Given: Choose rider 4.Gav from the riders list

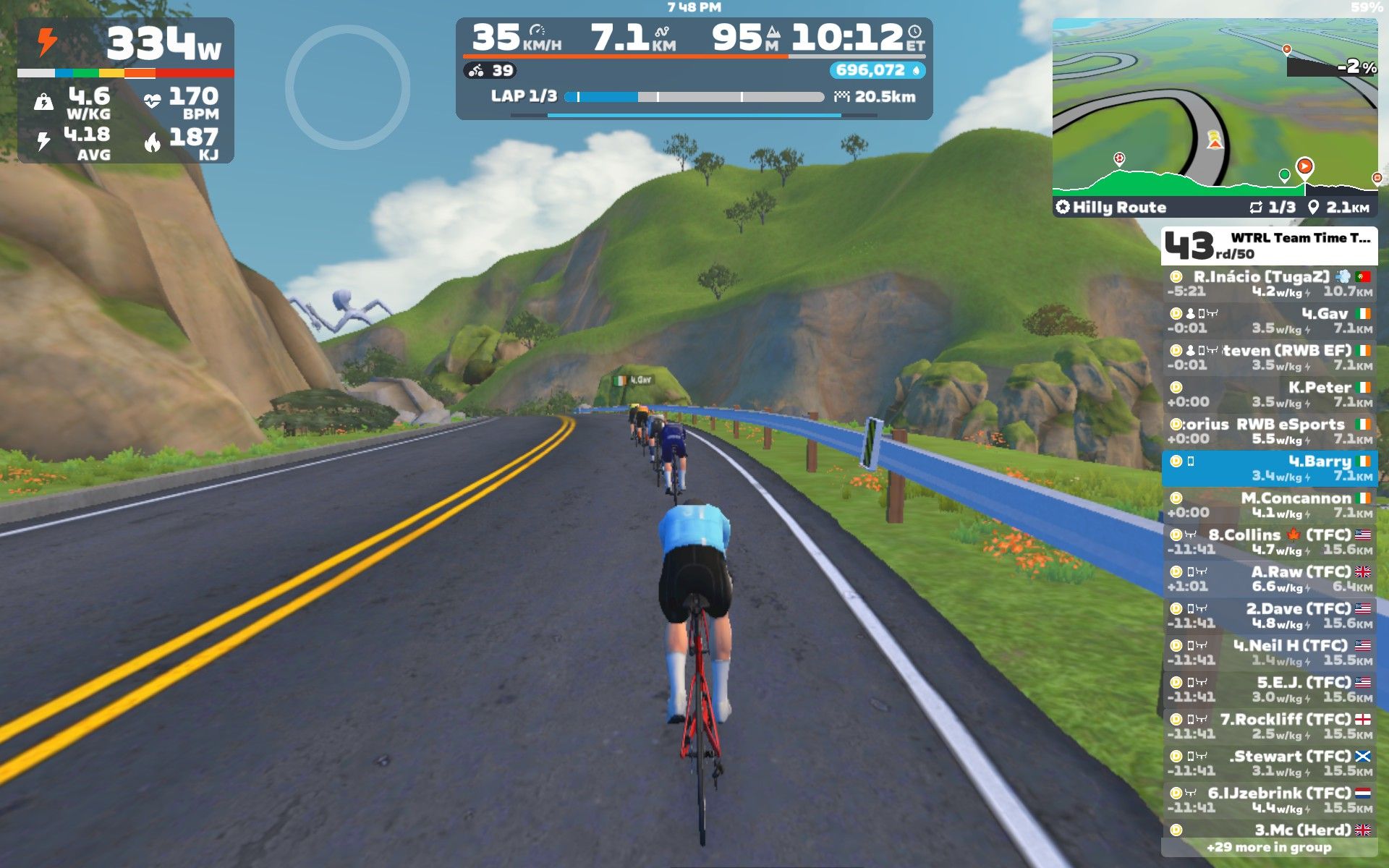Looking at the screenshot, I should 1269,320.
